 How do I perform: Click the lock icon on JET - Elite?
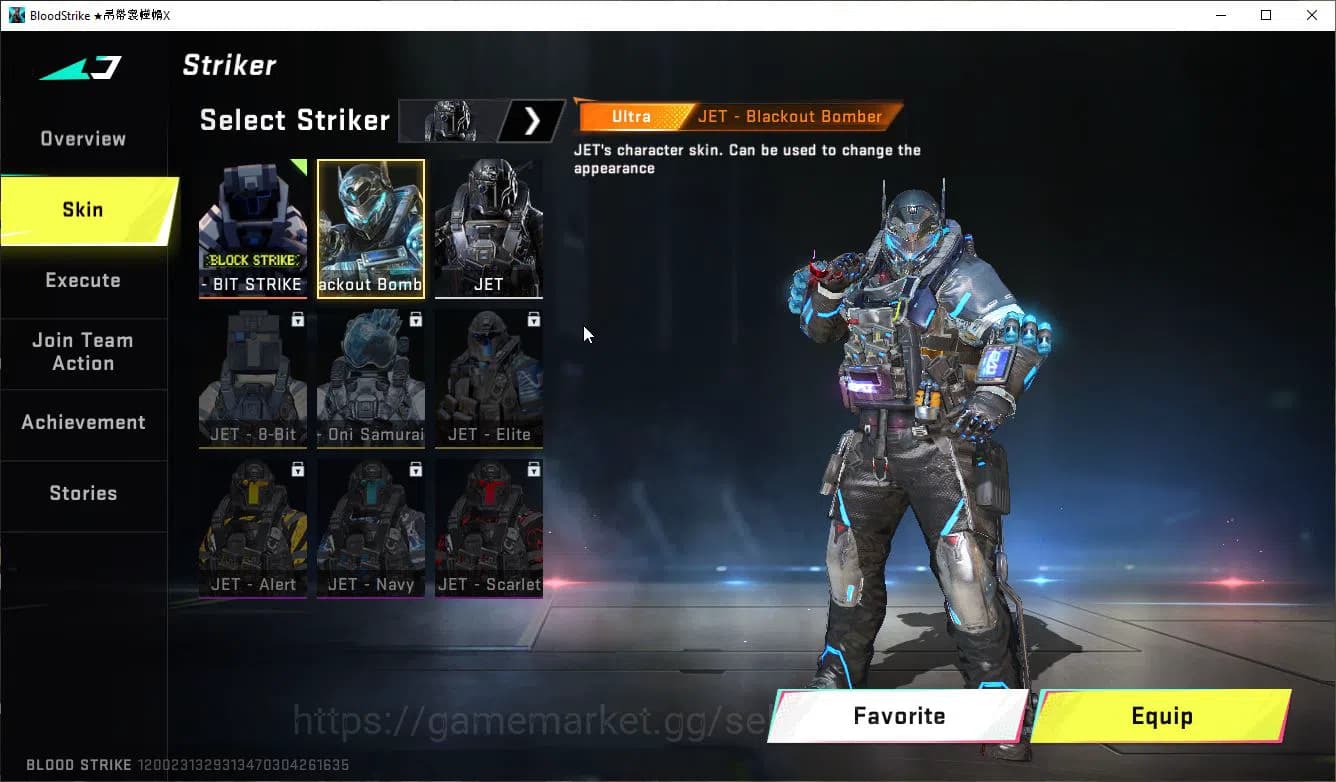tap(533, 319)
